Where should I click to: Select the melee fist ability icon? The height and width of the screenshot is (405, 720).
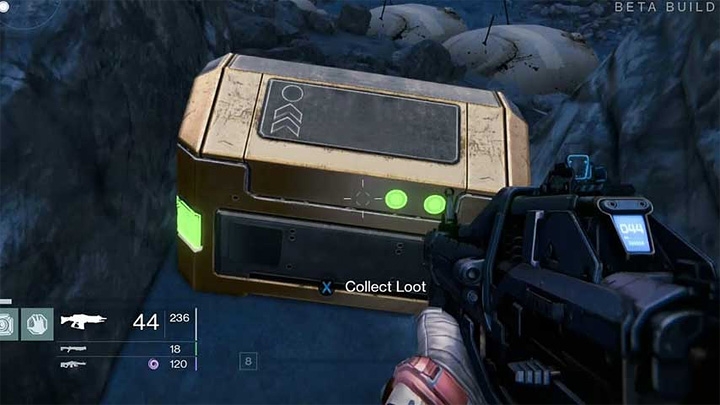click(x=36, y=323)
